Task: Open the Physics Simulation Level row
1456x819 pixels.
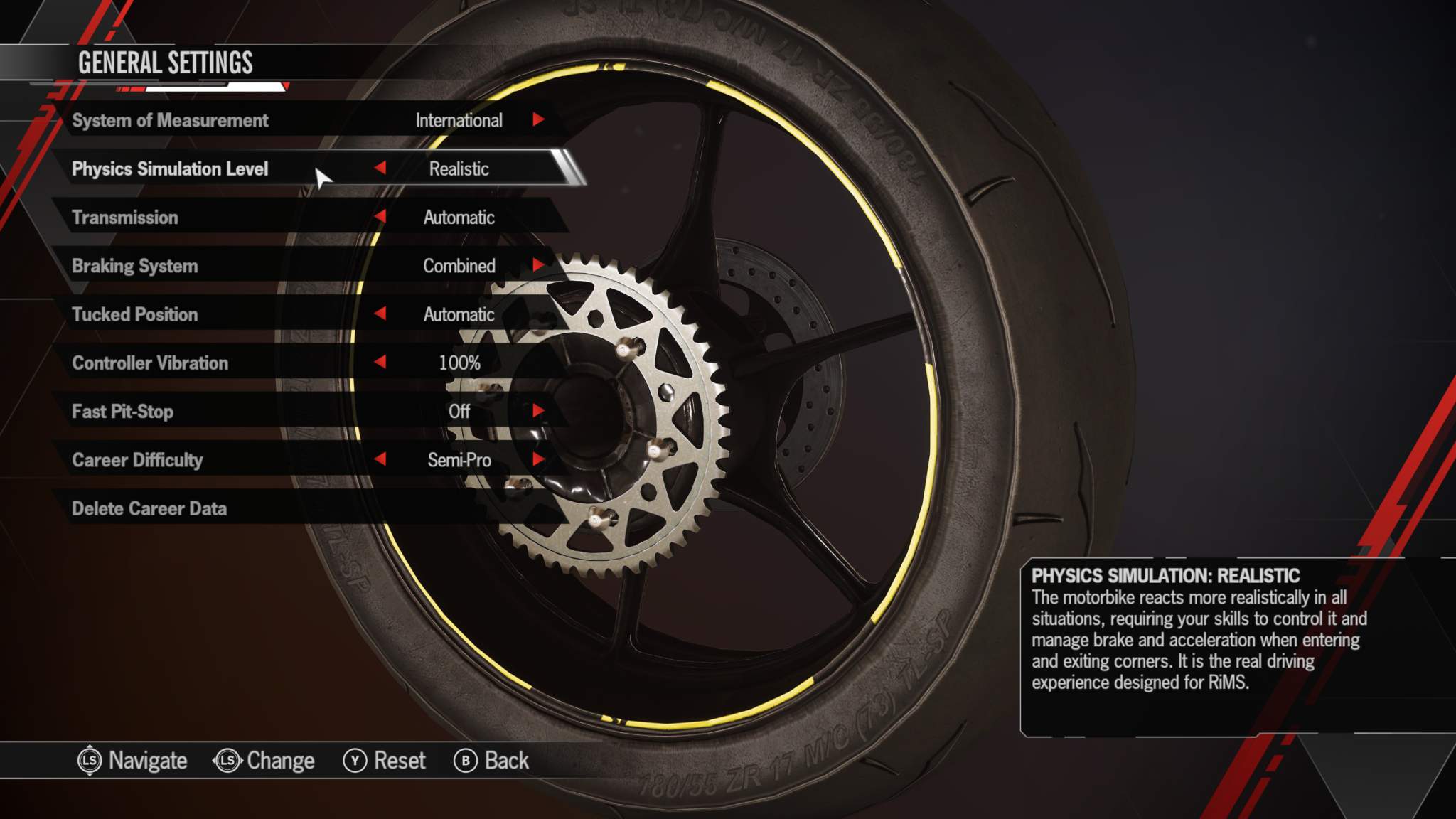Action: pyautogui.click(x=173, y=169)
